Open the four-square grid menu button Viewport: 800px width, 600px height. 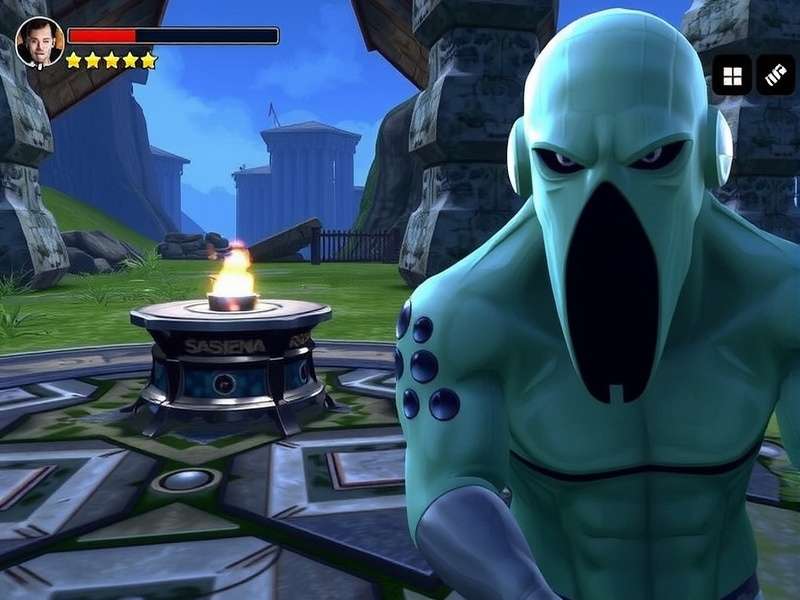pos(732,75)
